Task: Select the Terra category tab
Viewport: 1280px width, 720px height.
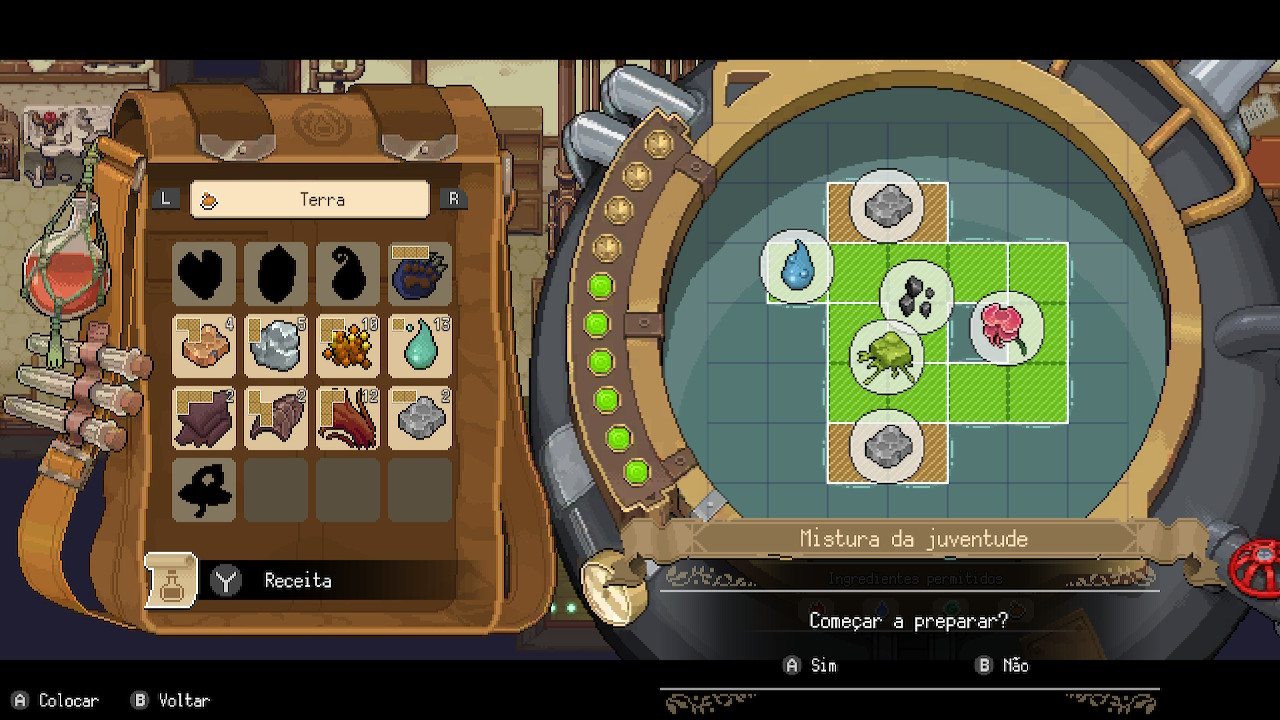Action: (x=310, y=199)
